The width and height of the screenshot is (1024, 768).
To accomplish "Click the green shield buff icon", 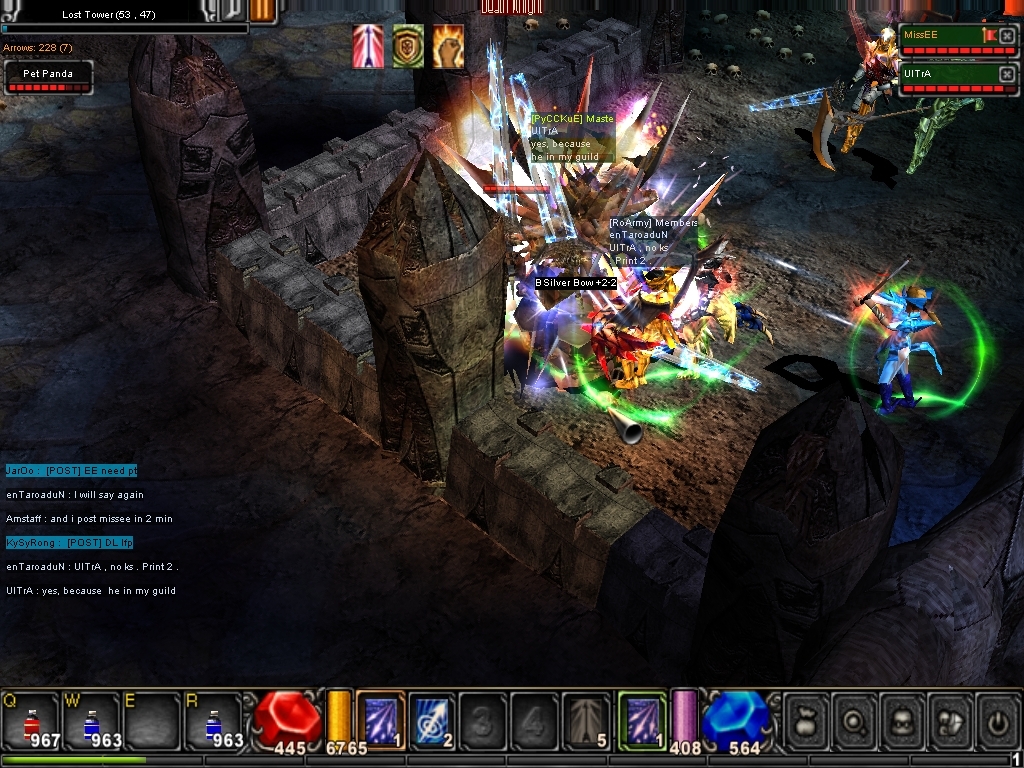I will click(408, 47).
